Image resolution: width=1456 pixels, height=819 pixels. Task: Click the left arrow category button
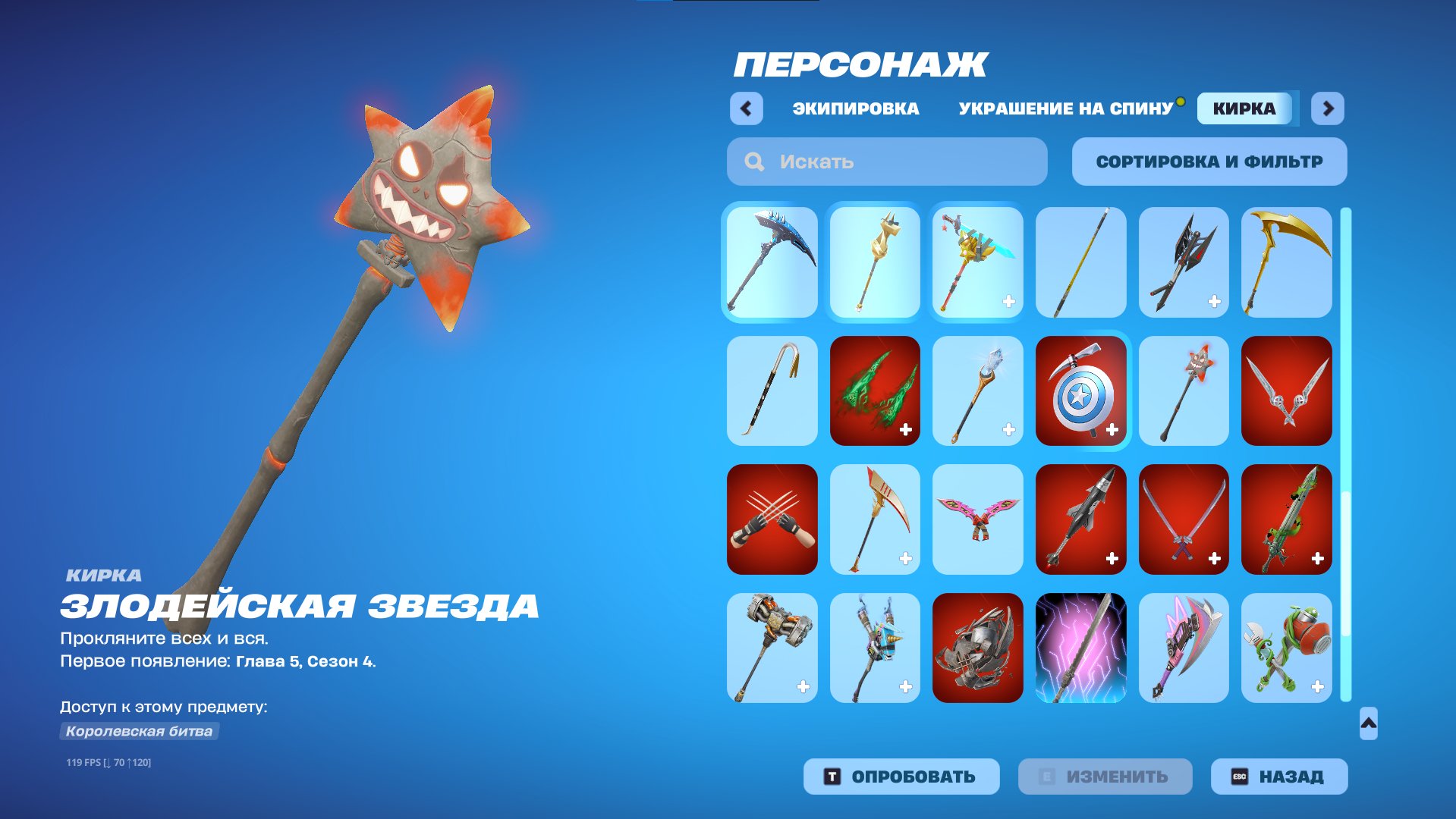(746, 108)
